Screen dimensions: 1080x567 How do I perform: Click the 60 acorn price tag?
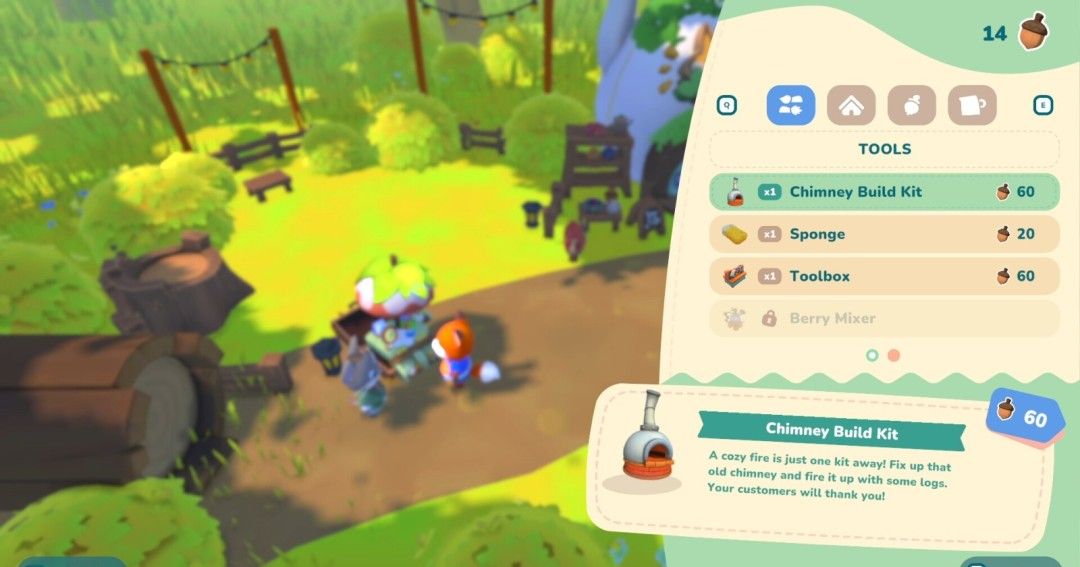pyautogui.click(x=1024, y=417)
